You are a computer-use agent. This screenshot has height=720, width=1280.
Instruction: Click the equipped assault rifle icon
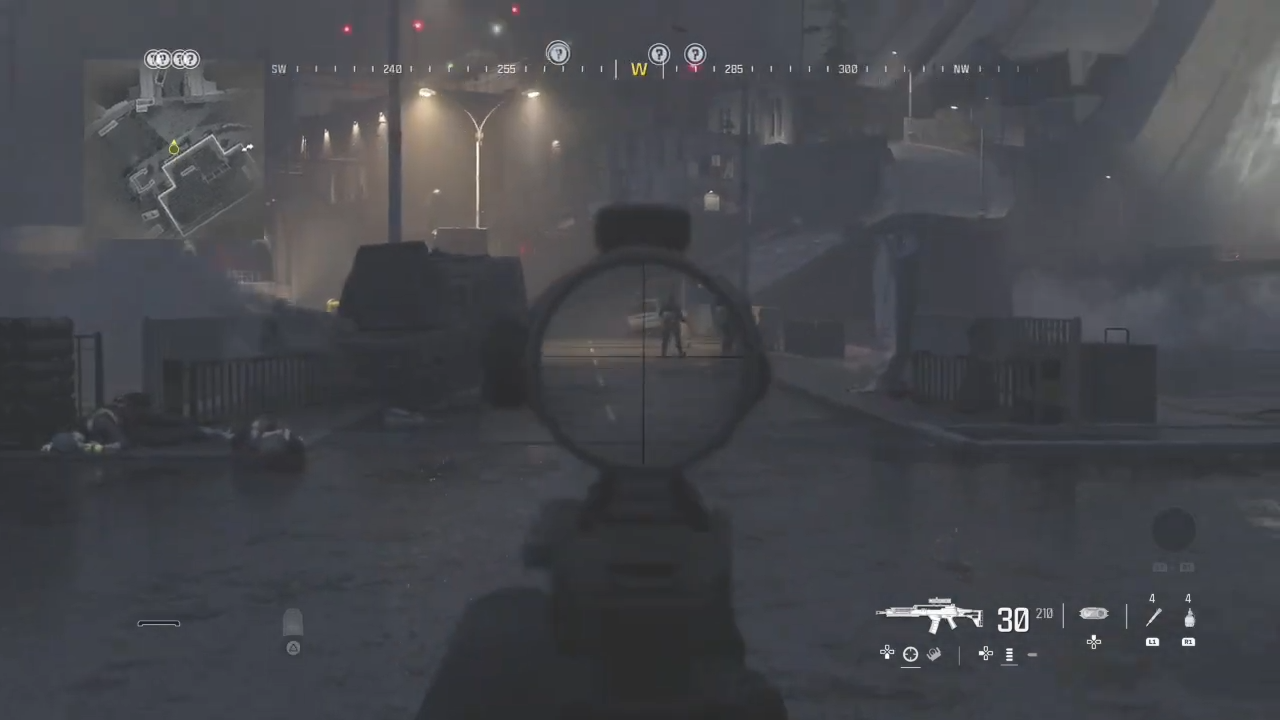tap(930, 615)
